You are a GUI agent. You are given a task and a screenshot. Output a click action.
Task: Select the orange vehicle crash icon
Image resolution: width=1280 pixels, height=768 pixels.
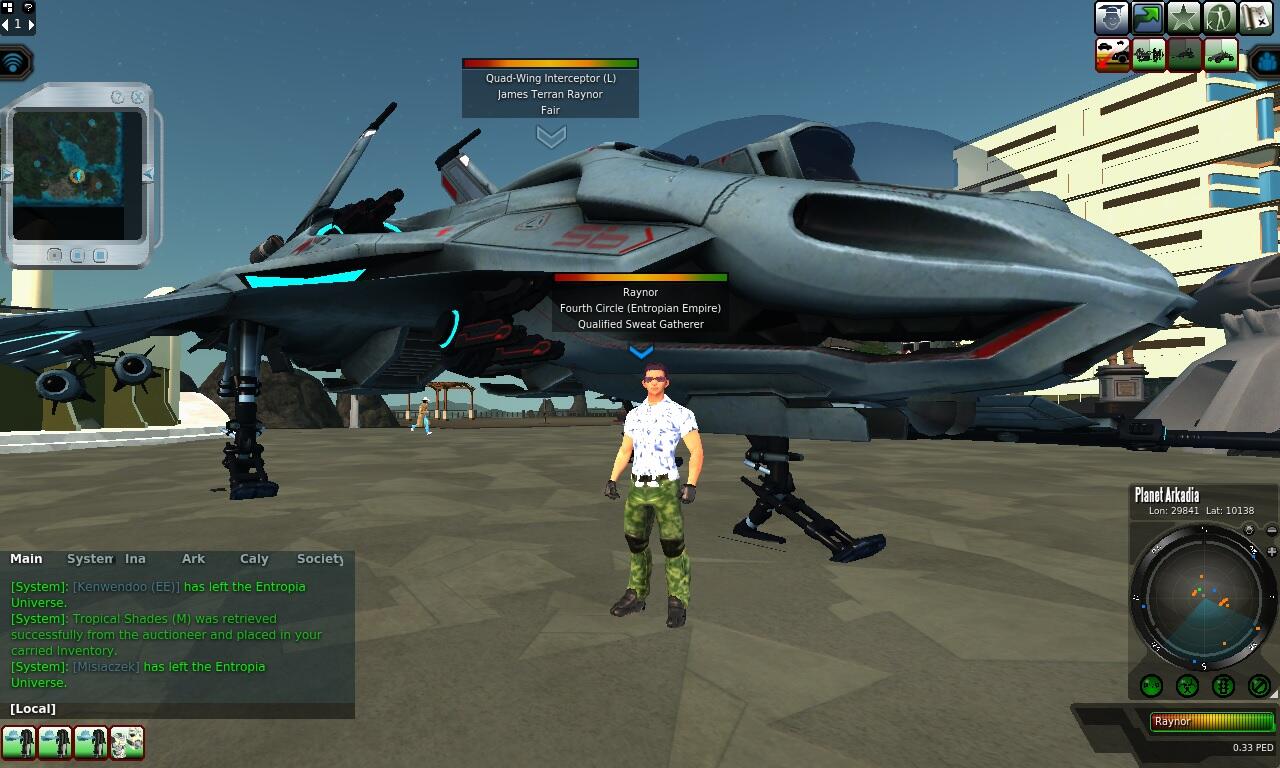pos(1113,54)
